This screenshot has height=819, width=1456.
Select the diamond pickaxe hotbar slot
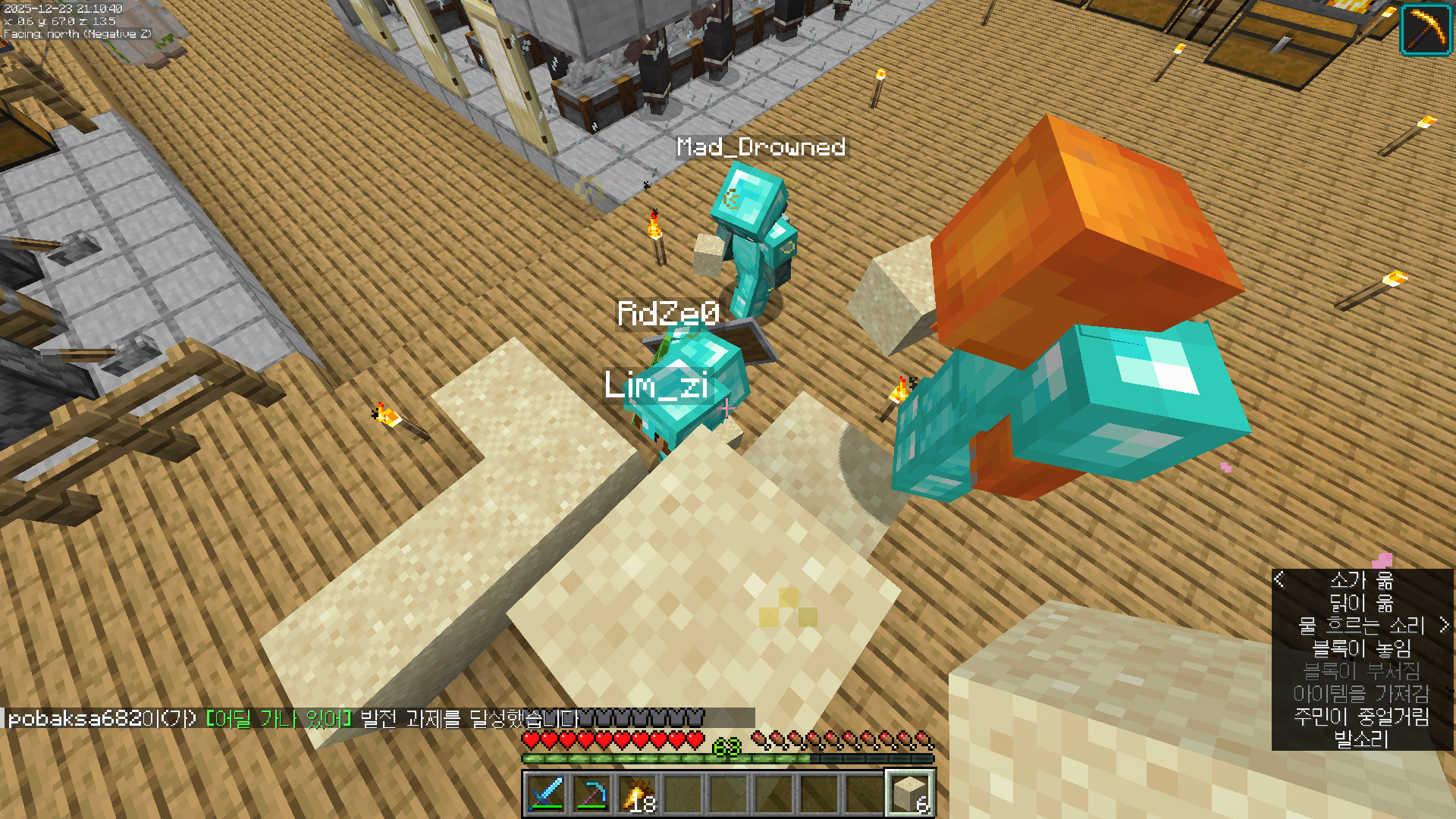[x=591, y=794]
